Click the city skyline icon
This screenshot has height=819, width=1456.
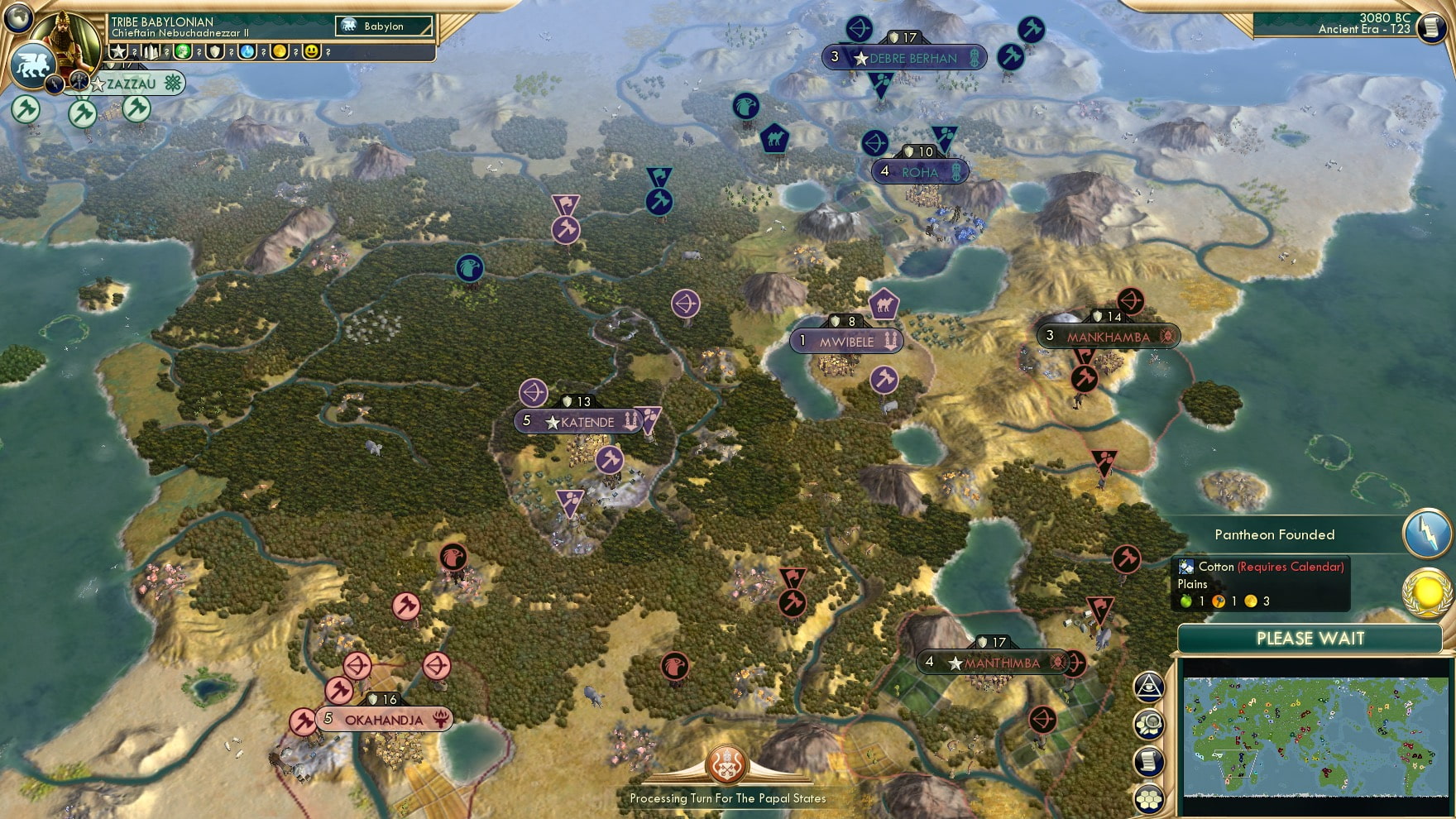(151, 52)
